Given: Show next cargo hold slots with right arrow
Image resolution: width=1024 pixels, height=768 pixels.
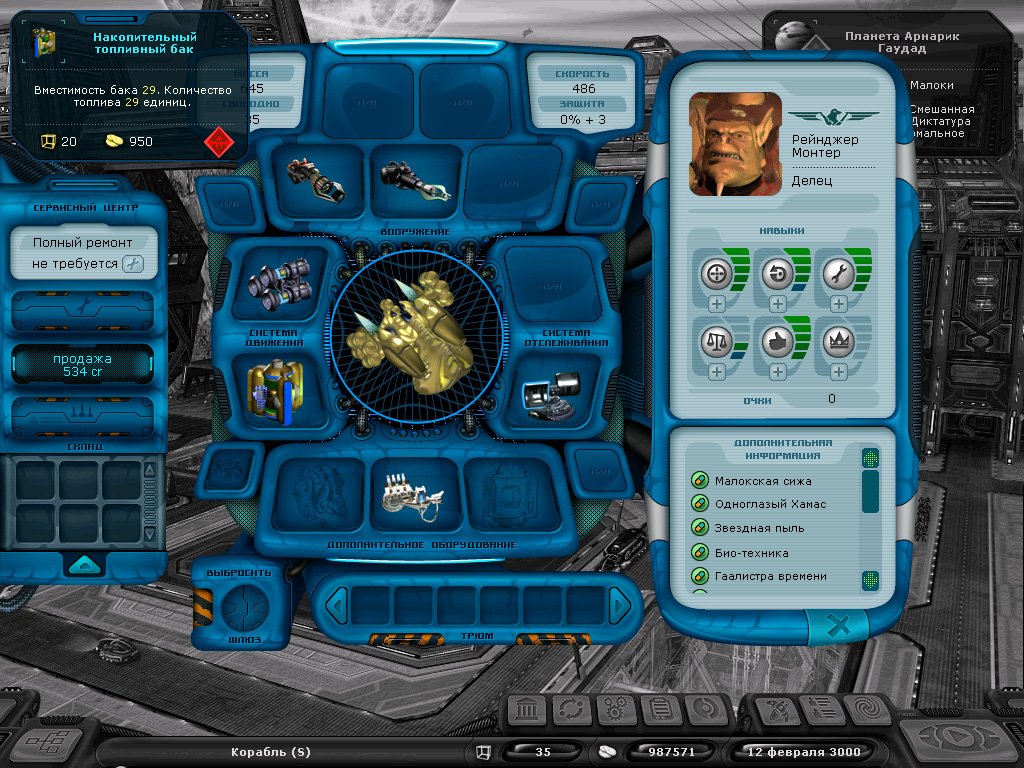Looking at the screenshot, I should 621,605.
